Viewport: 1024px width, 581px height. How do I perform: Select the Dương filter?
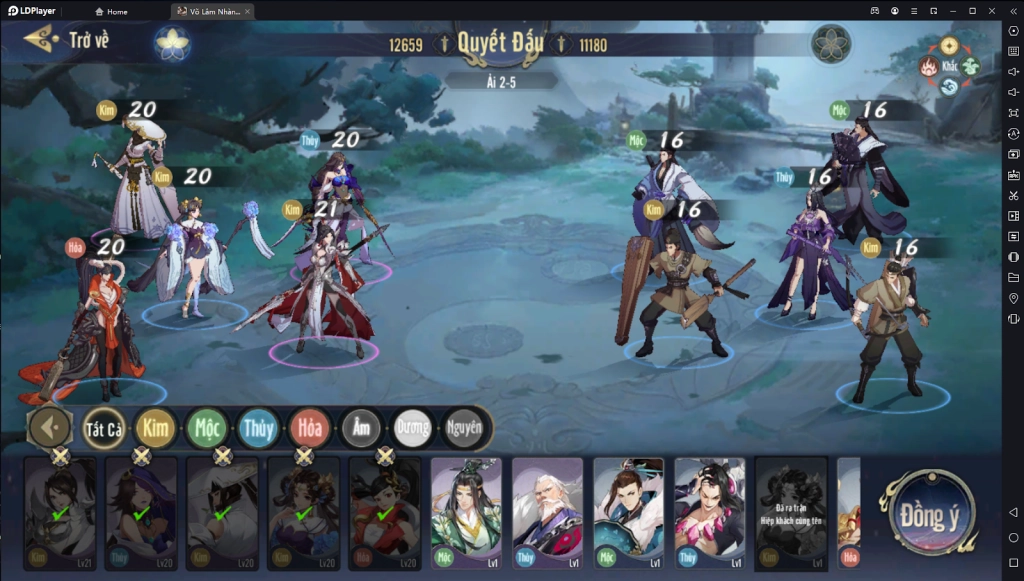pos(412,428)
